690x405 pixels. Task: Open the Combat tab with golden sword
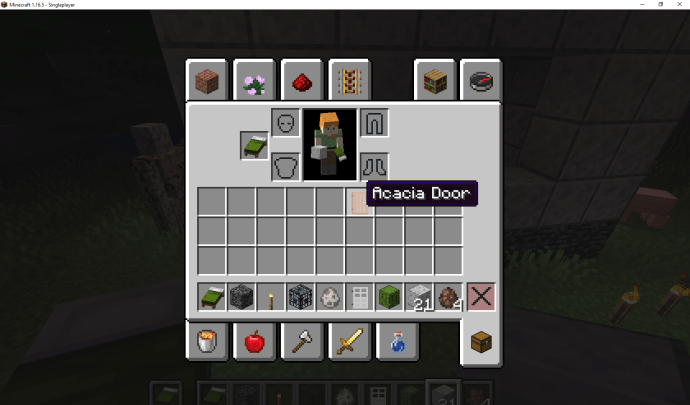(x=349, y=342)
